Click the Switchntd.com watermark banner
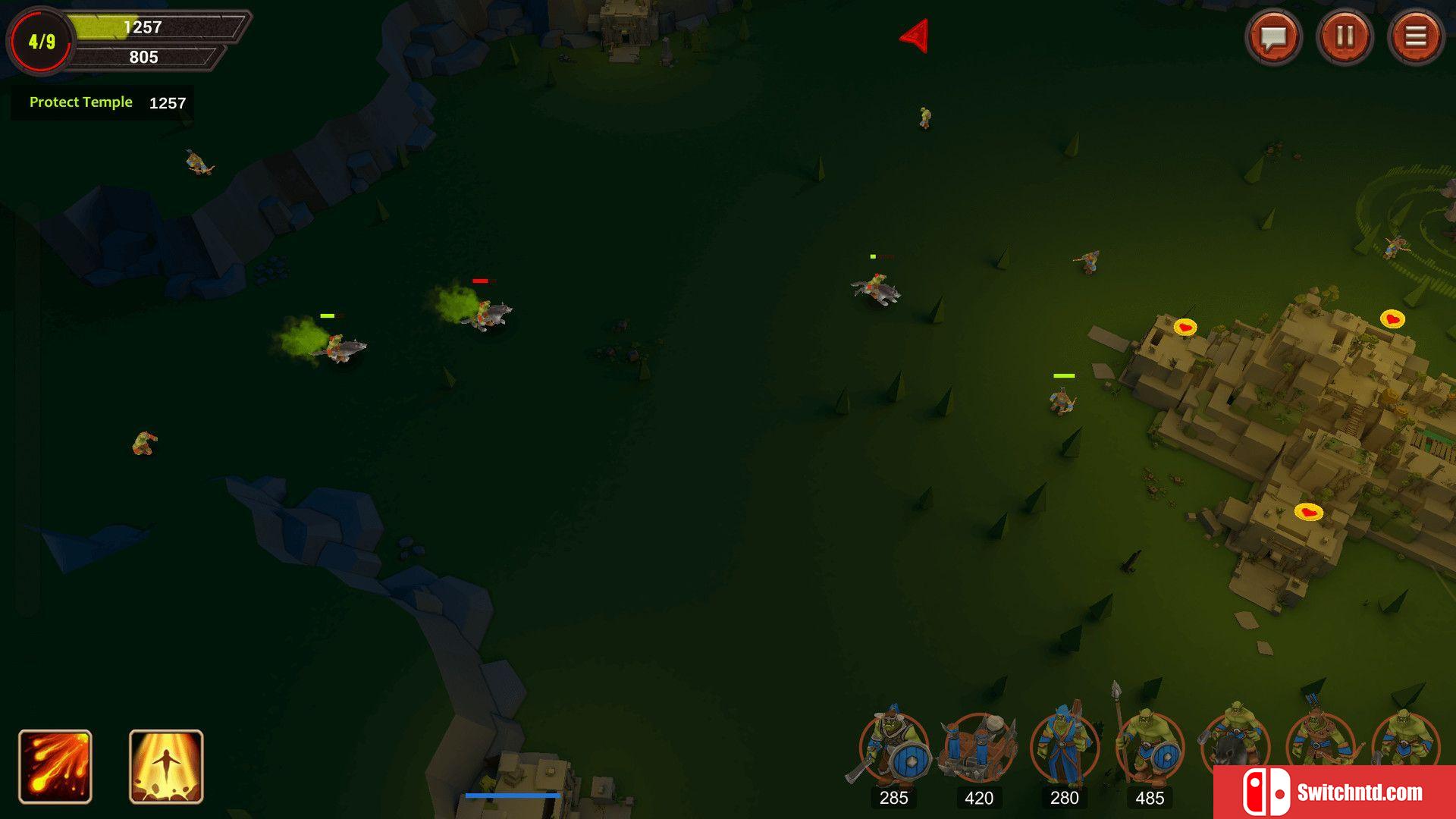The height and width of the screenshot is (819, 1456). pos(1335,792)
